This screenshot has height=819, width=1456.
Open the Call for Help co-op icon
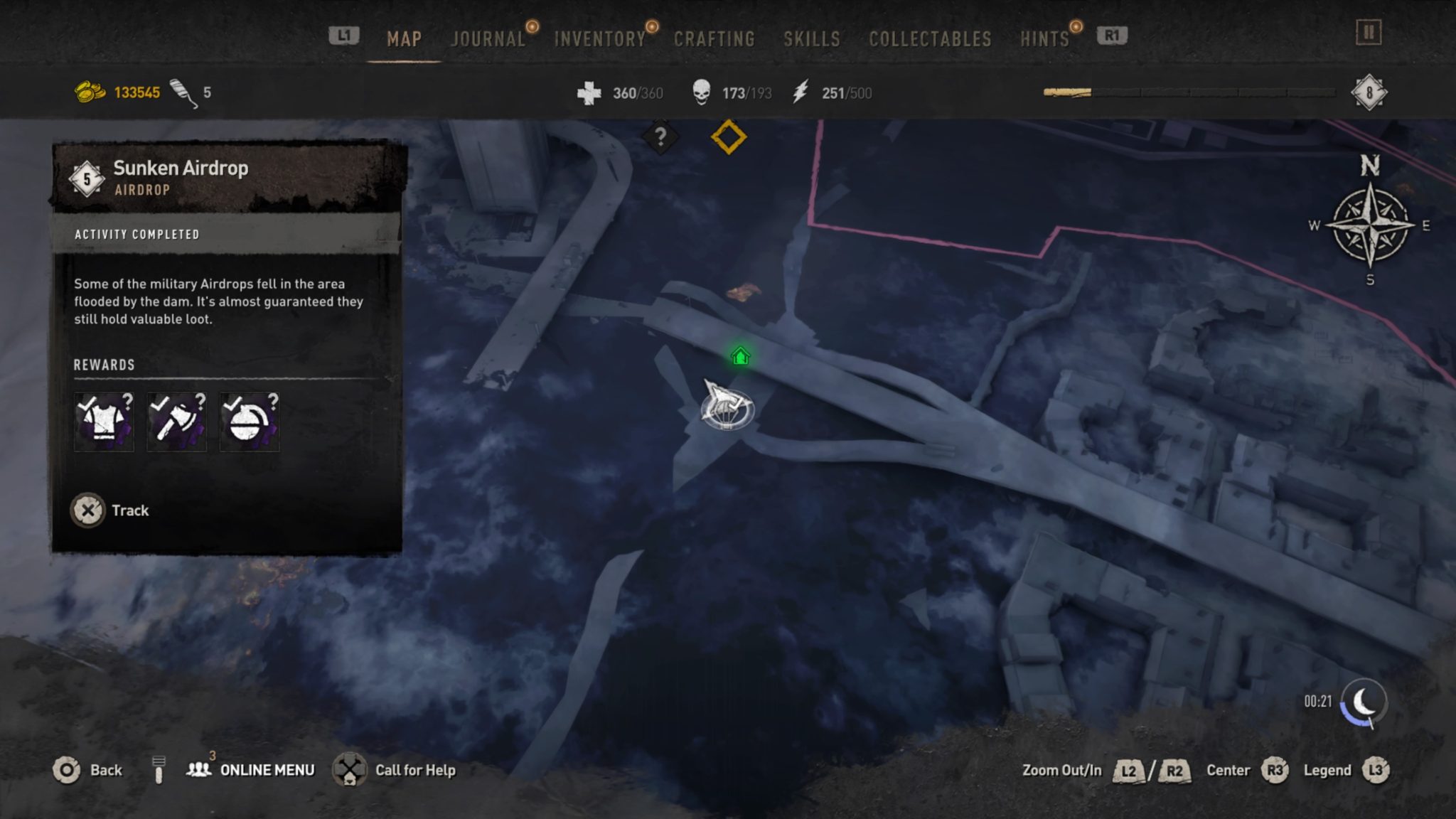[349, 769]
